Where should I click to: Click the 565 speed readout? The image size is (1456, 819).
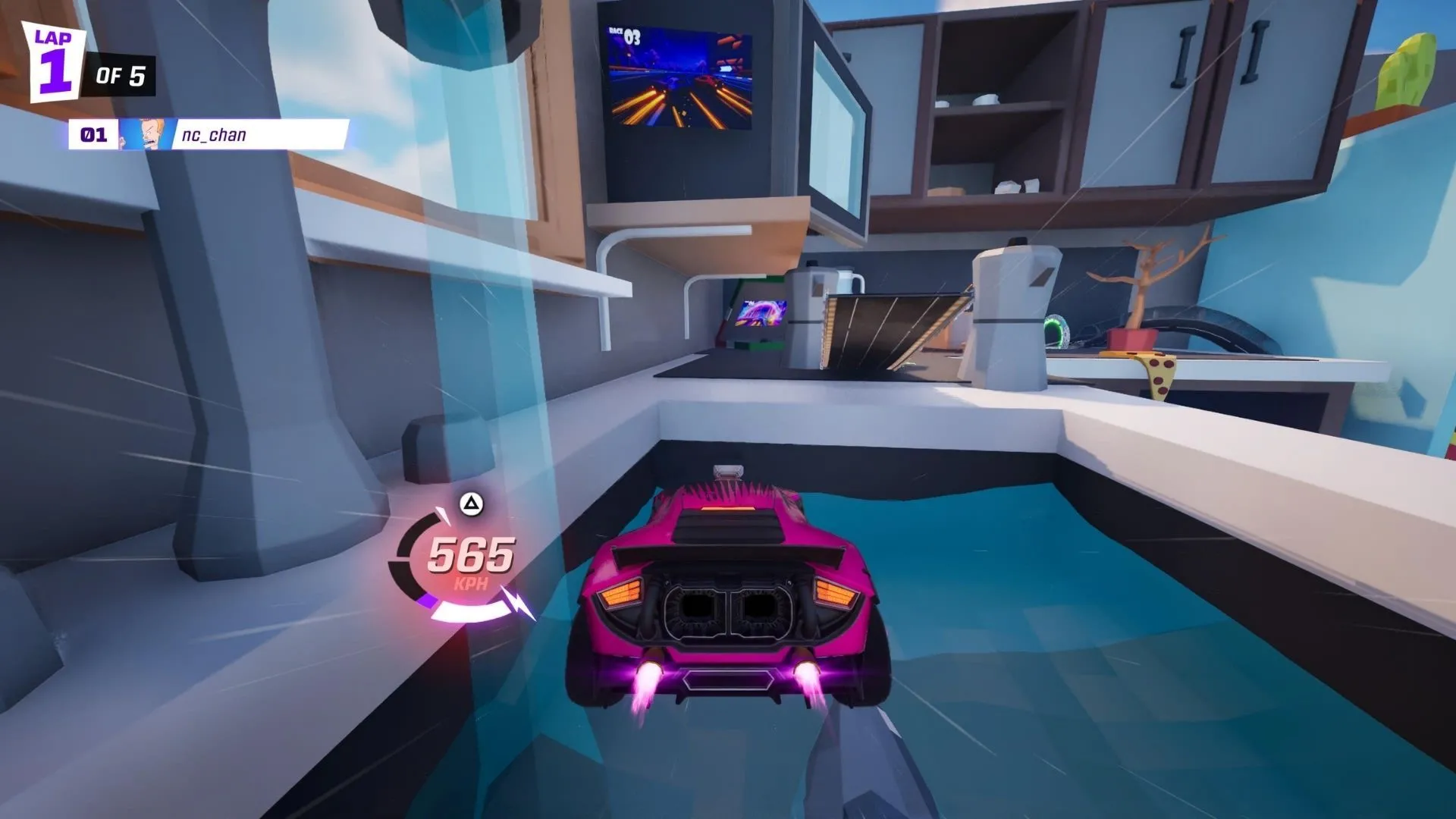(x=471, y=559)
